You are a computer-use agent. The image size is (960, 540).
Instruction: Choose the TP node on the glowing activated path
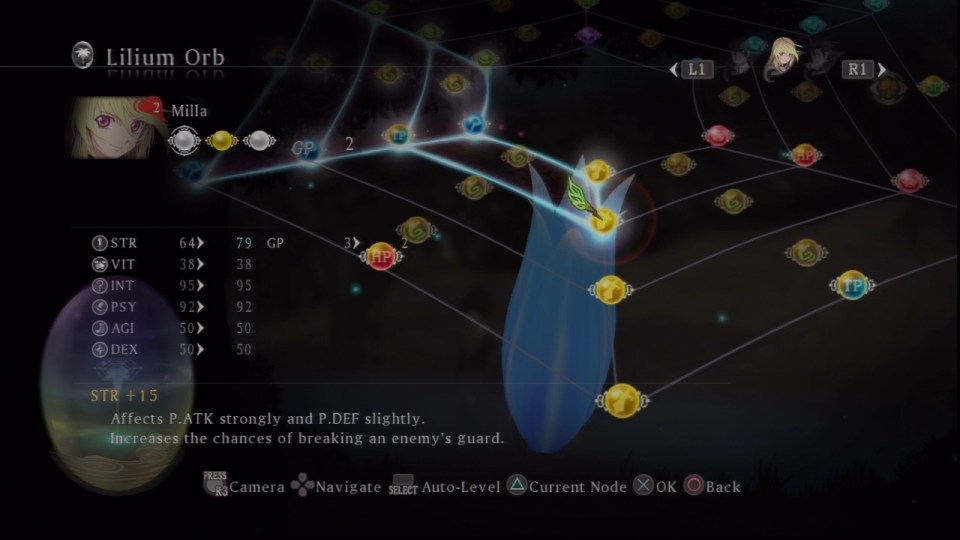click(x=398, y=135)
